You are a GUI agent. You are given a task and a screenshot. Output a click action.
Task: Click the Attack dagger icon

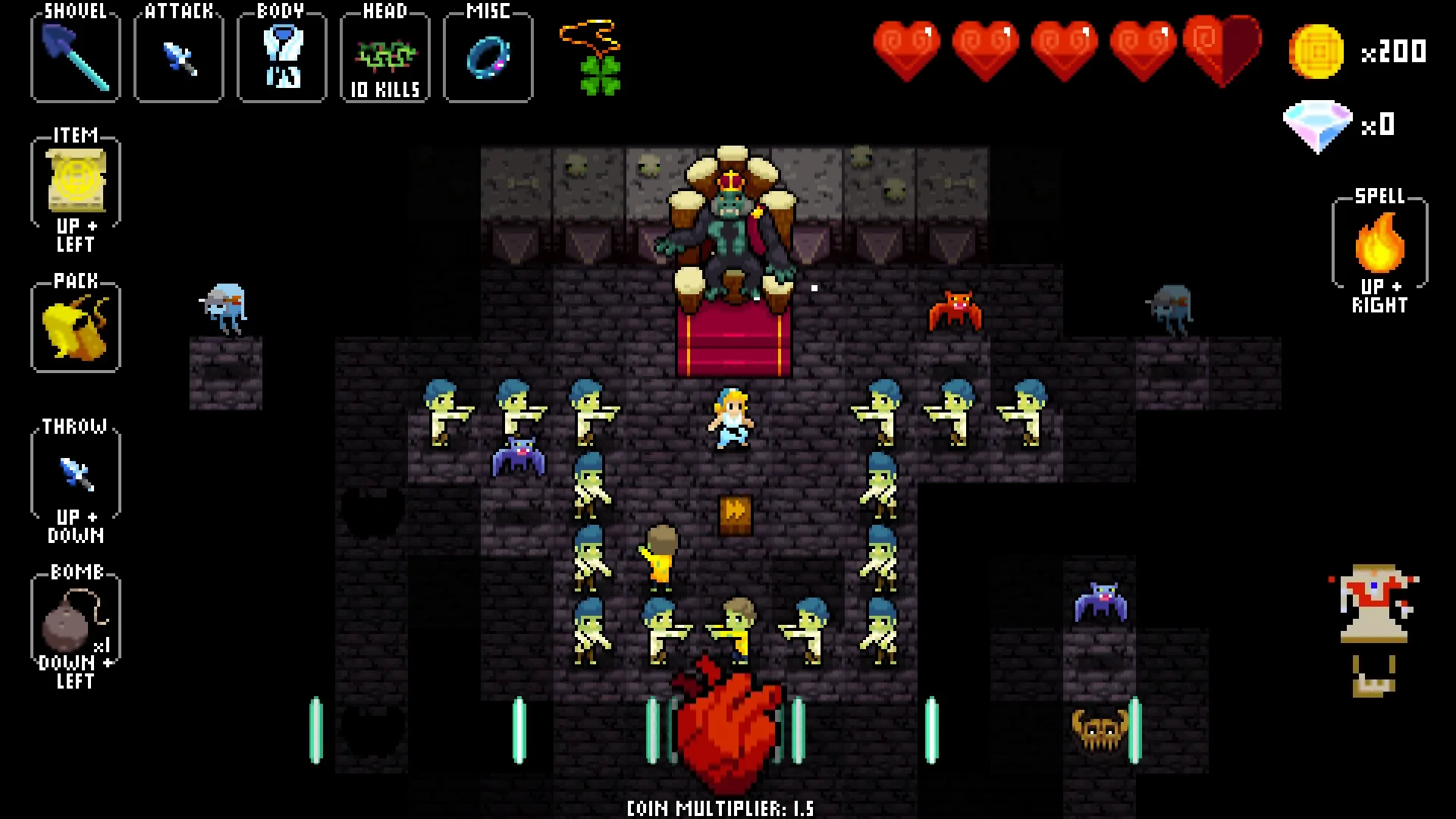coord(177,55)
